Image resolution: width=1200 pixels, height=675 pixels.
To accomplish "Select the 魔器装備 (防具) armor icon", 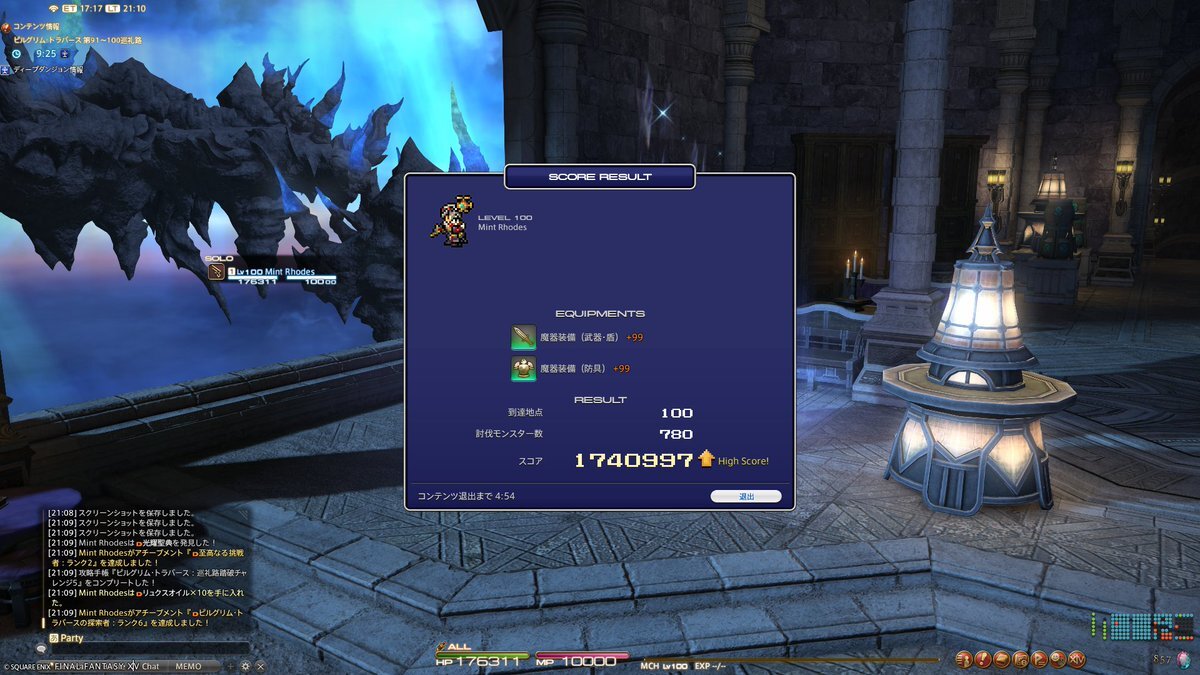I will tap(524, 369).
